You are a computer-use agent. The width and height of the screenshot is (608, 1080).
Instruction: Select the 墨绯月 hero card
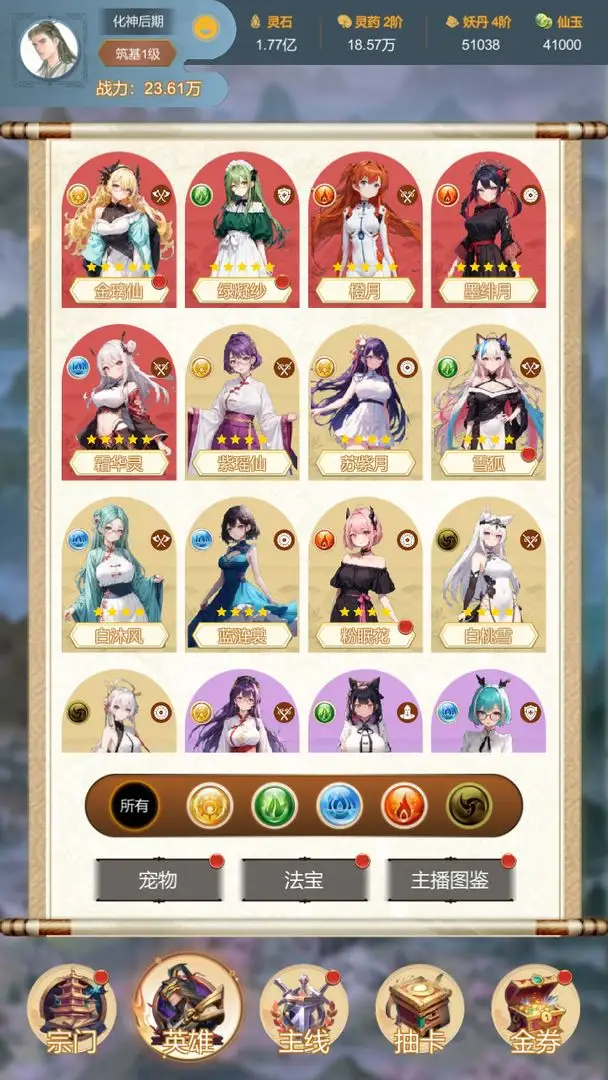[488, 230]
